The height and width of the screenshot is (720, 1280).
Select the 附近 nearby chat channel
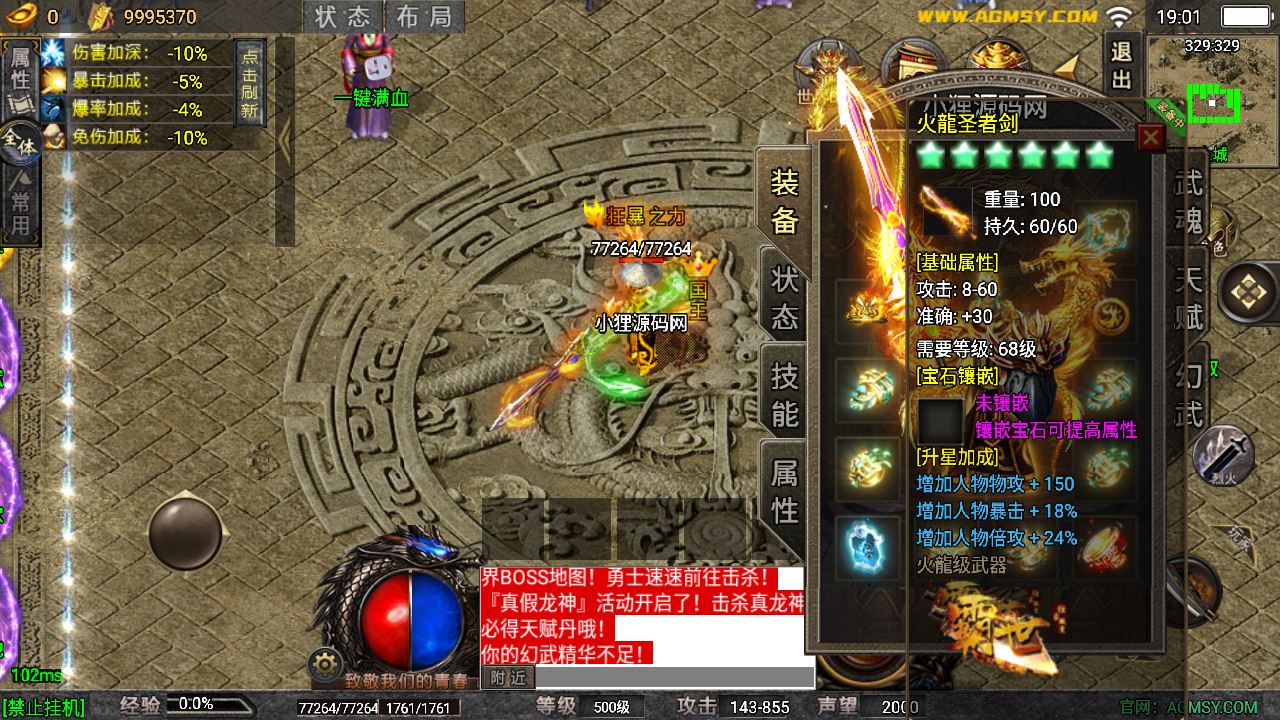508,678
